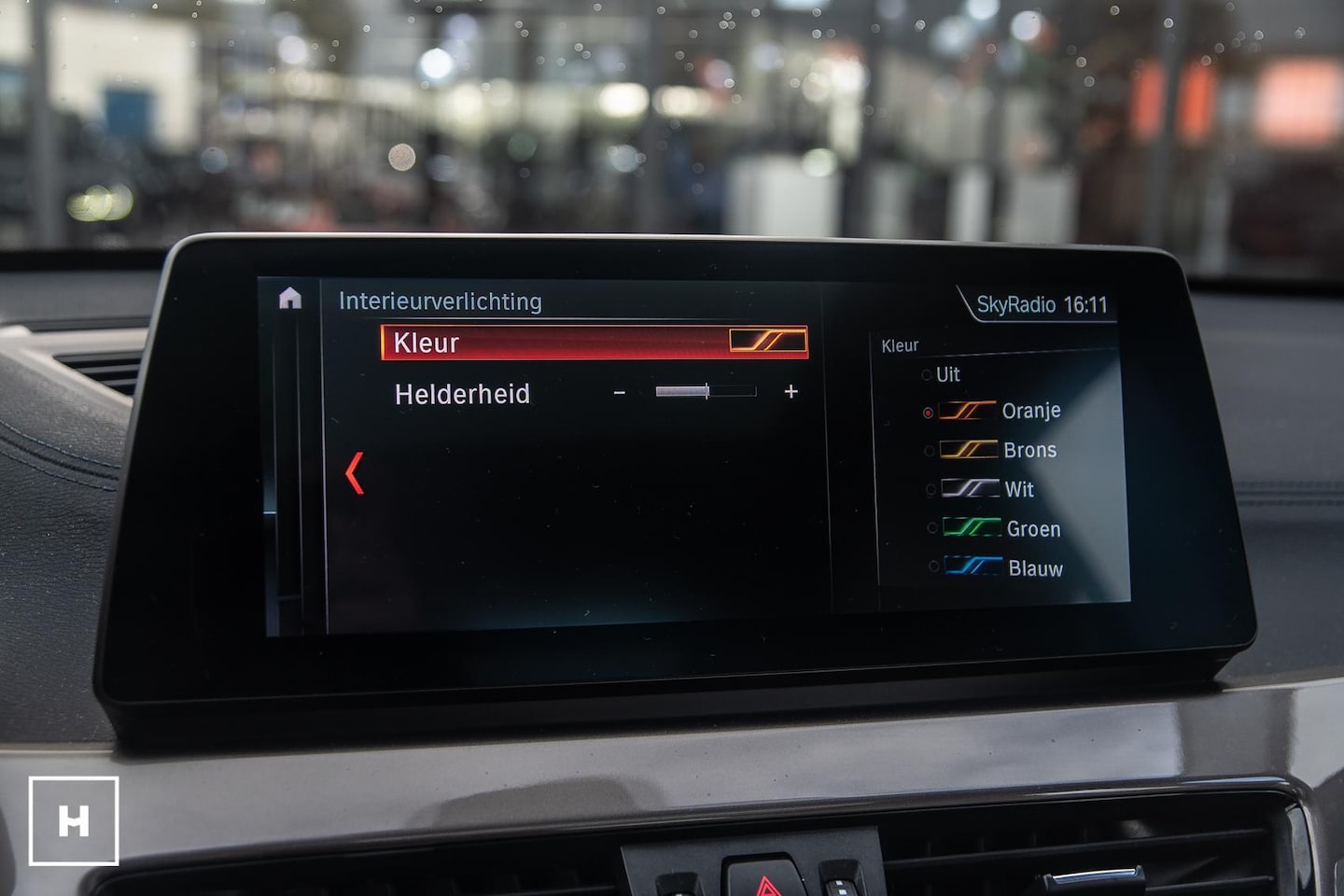Adjust the Helderheid brightness slider
The width and height of the screenshot is (1344, 896).
click(x=706, y=392)
